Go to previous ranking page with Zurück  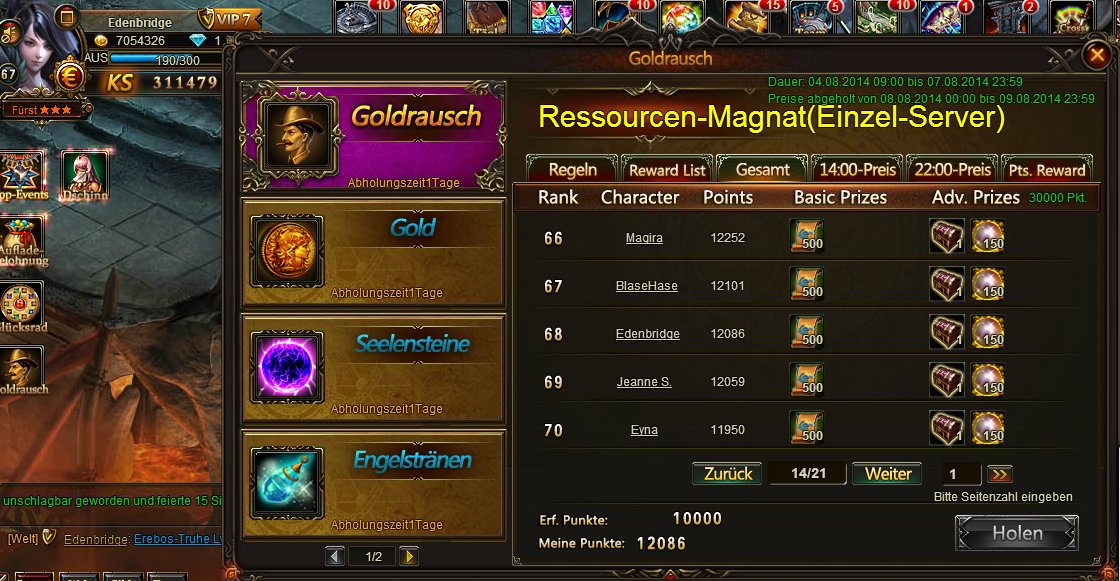727,474
